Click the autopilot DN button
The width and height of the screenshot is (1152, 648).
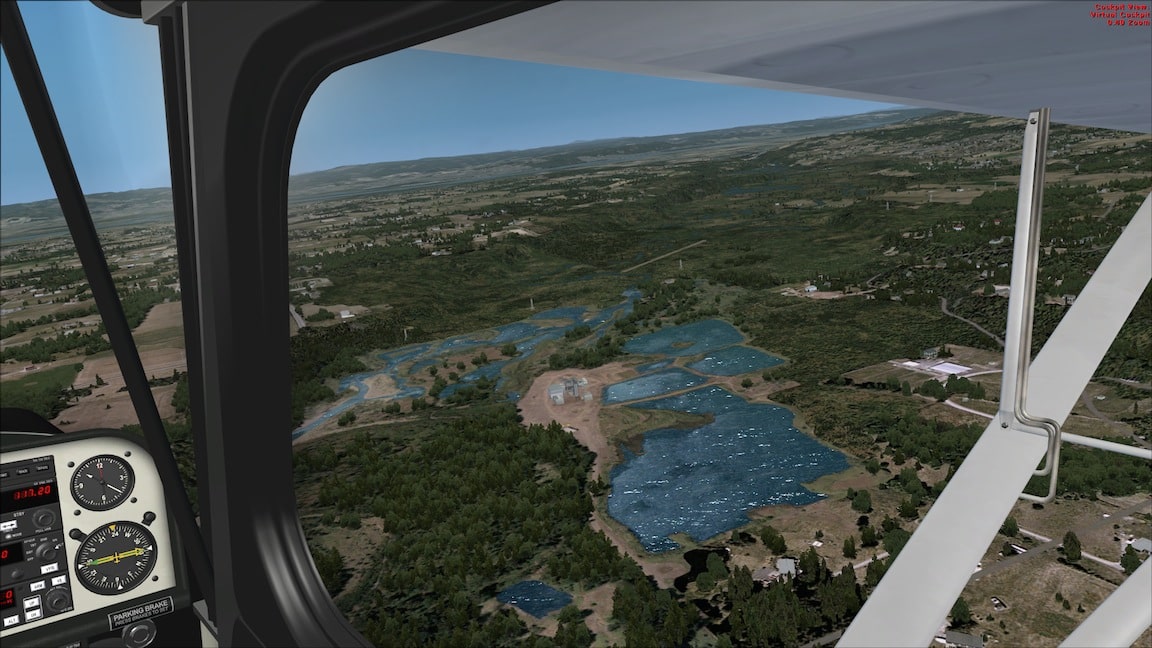point(33,615)
